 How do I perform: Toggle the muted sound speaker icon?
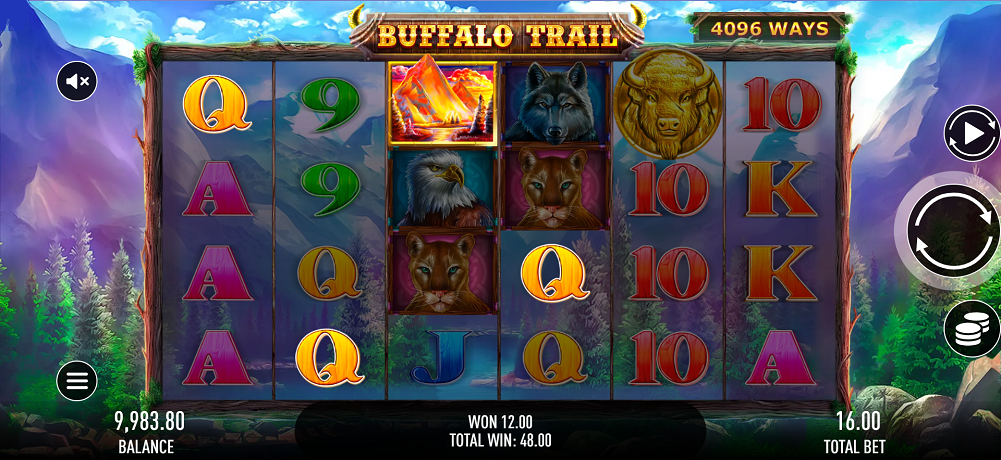click(77, 81)
